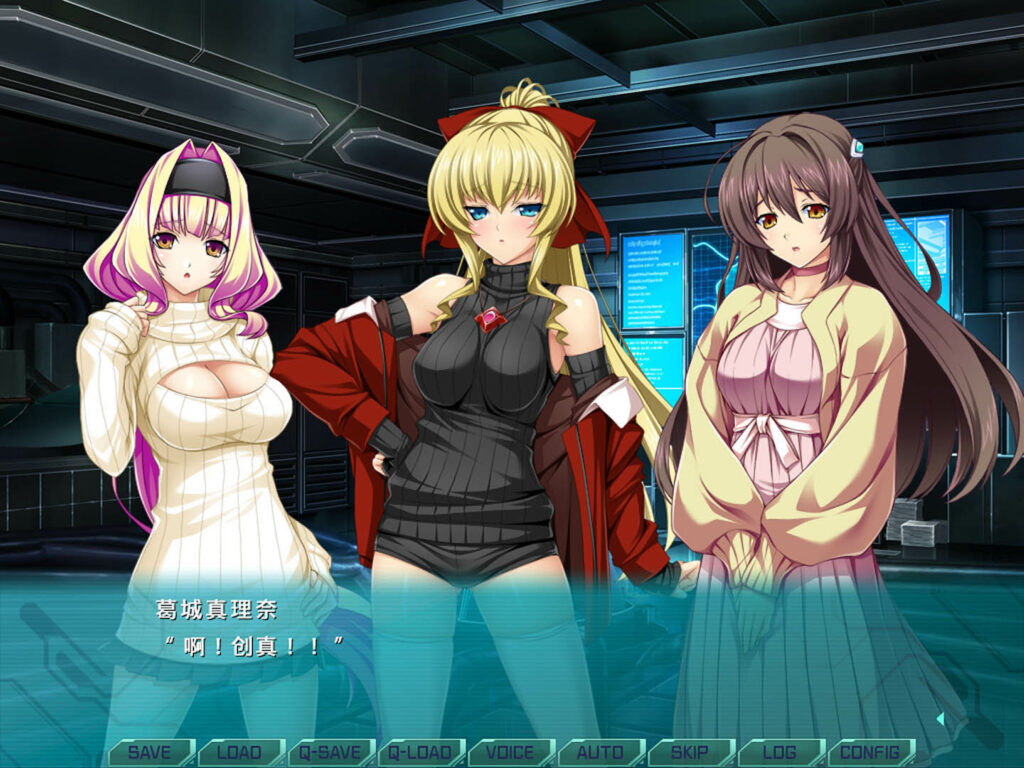
Task: Open the LOAD menu
Action: (x=240, y=752)
